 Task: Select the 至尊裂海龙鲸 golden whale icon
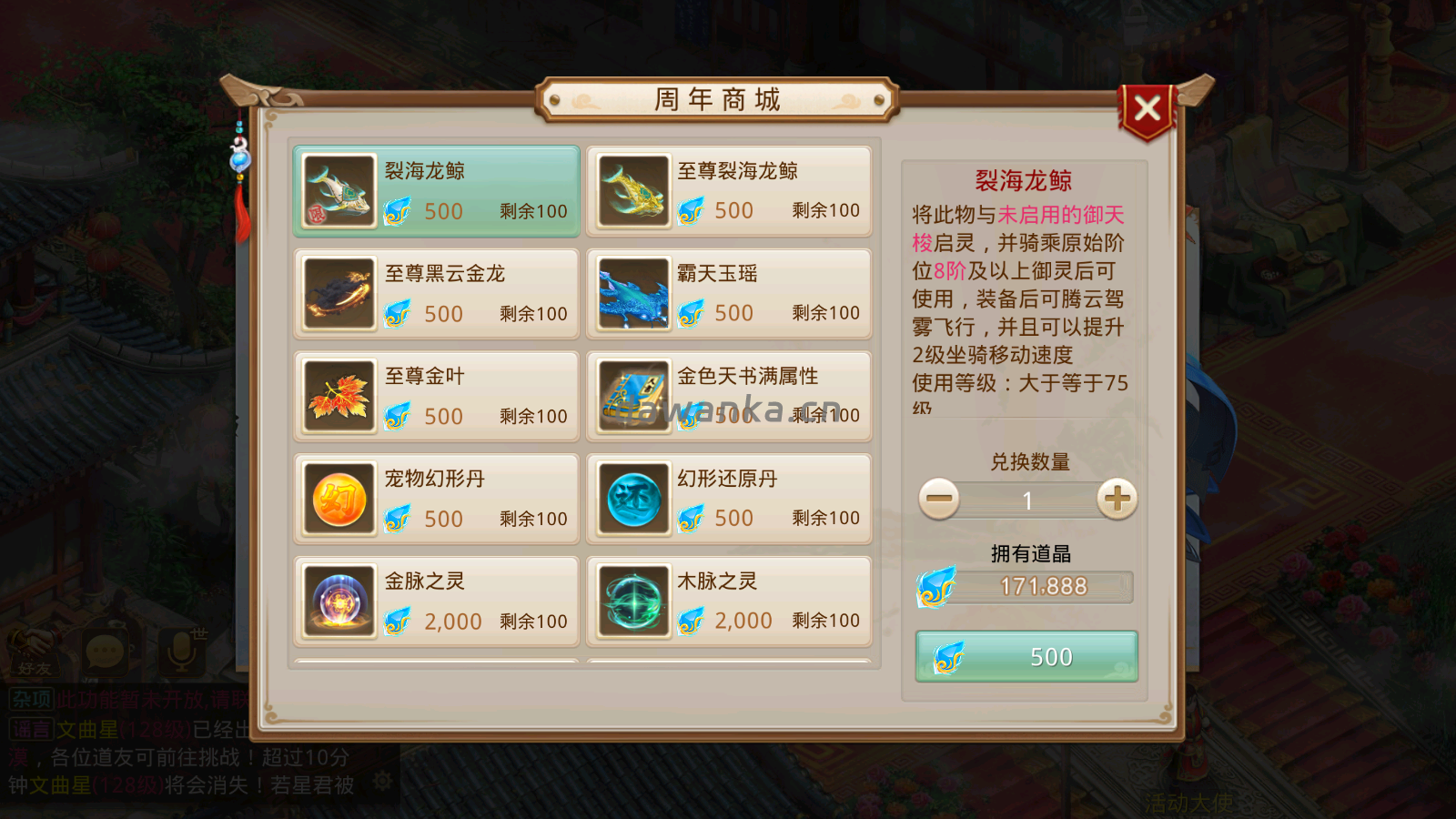click(x=632, y=191)
